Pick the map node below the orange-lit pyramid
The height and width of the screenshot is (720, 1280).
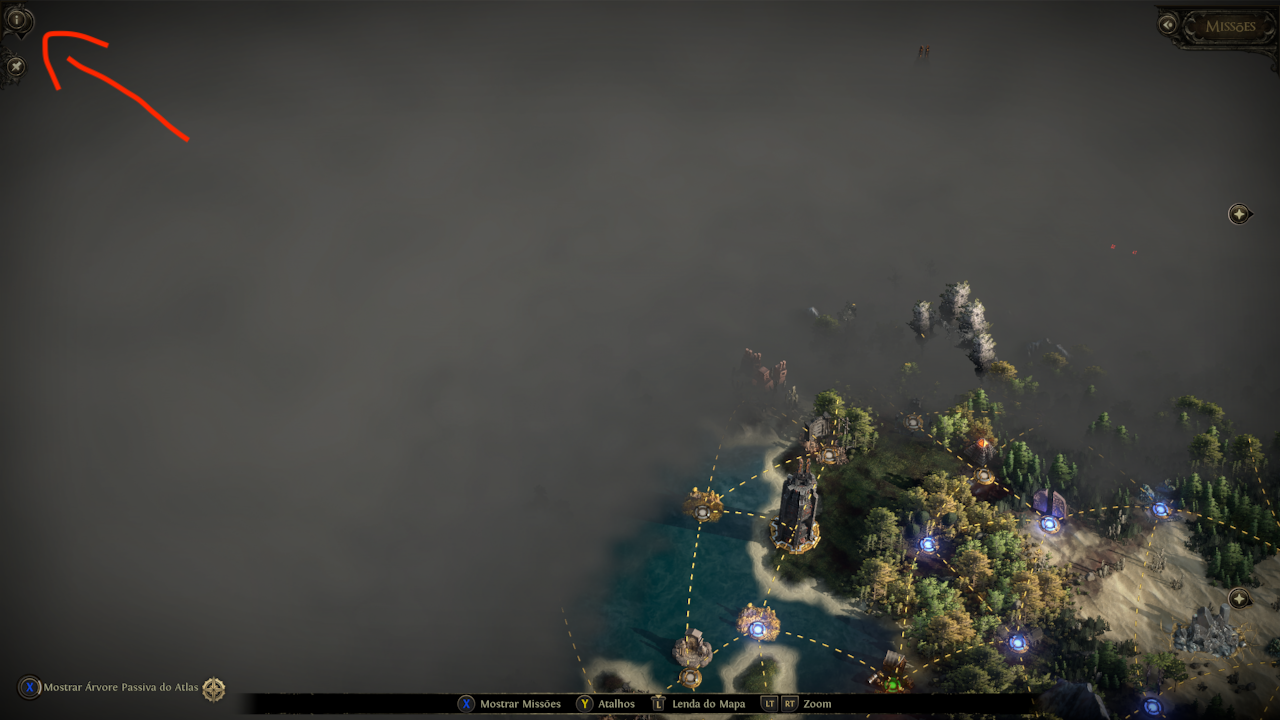pos(984,476)
